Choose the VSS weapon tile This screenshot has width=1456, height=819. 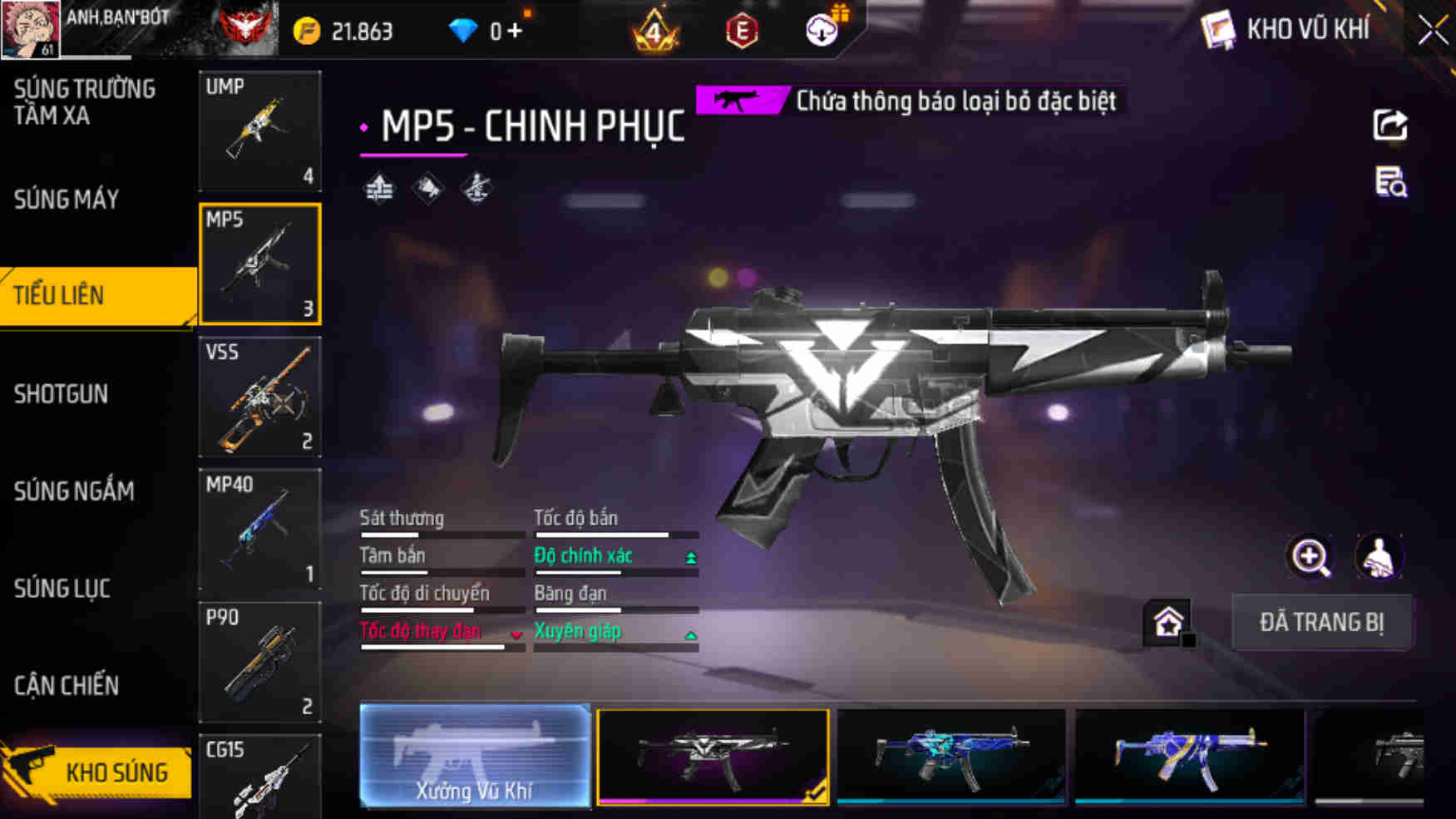point(259,397)
